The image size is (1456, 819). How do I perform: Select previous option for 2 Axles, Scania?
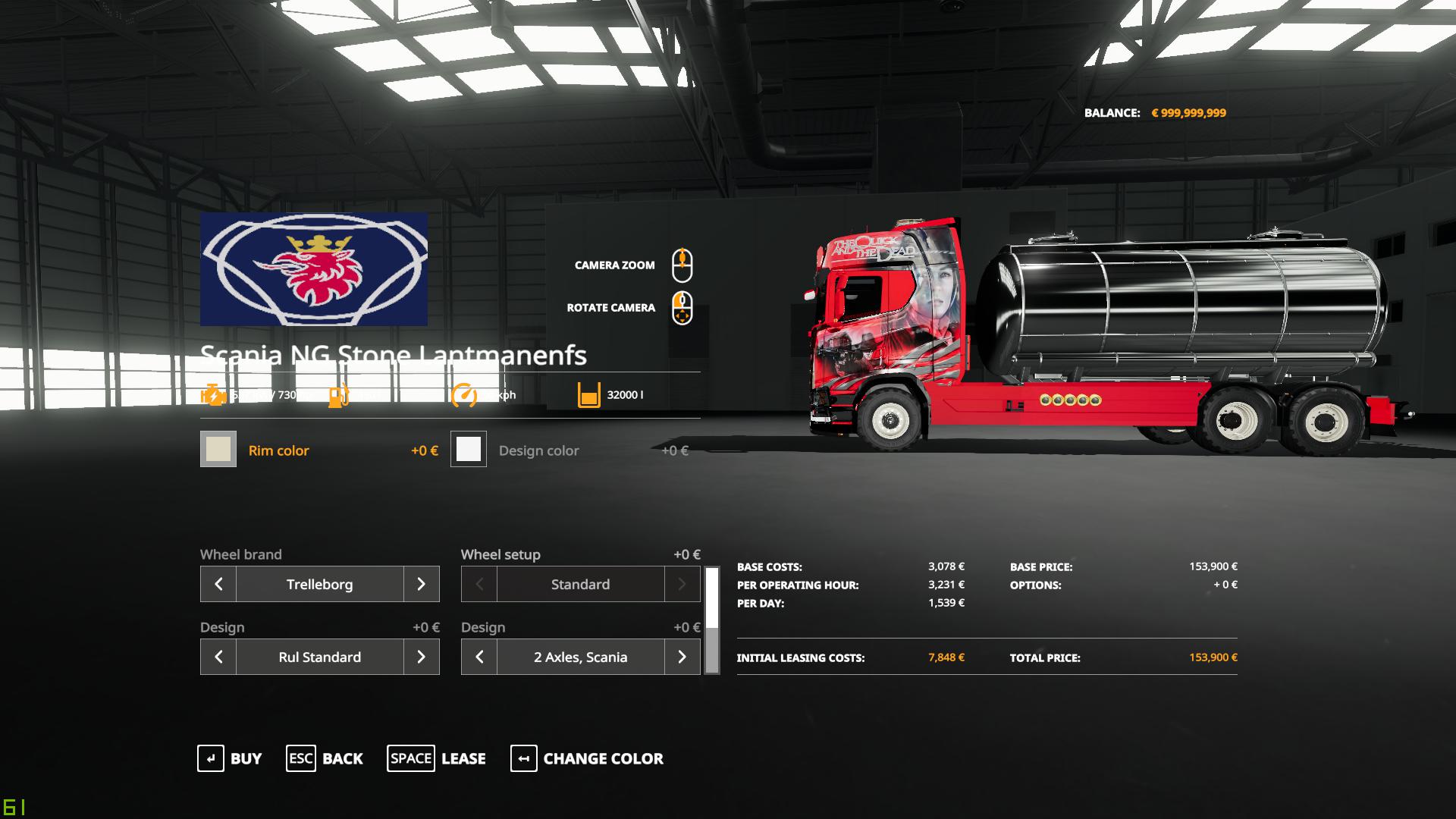[479, 657]
